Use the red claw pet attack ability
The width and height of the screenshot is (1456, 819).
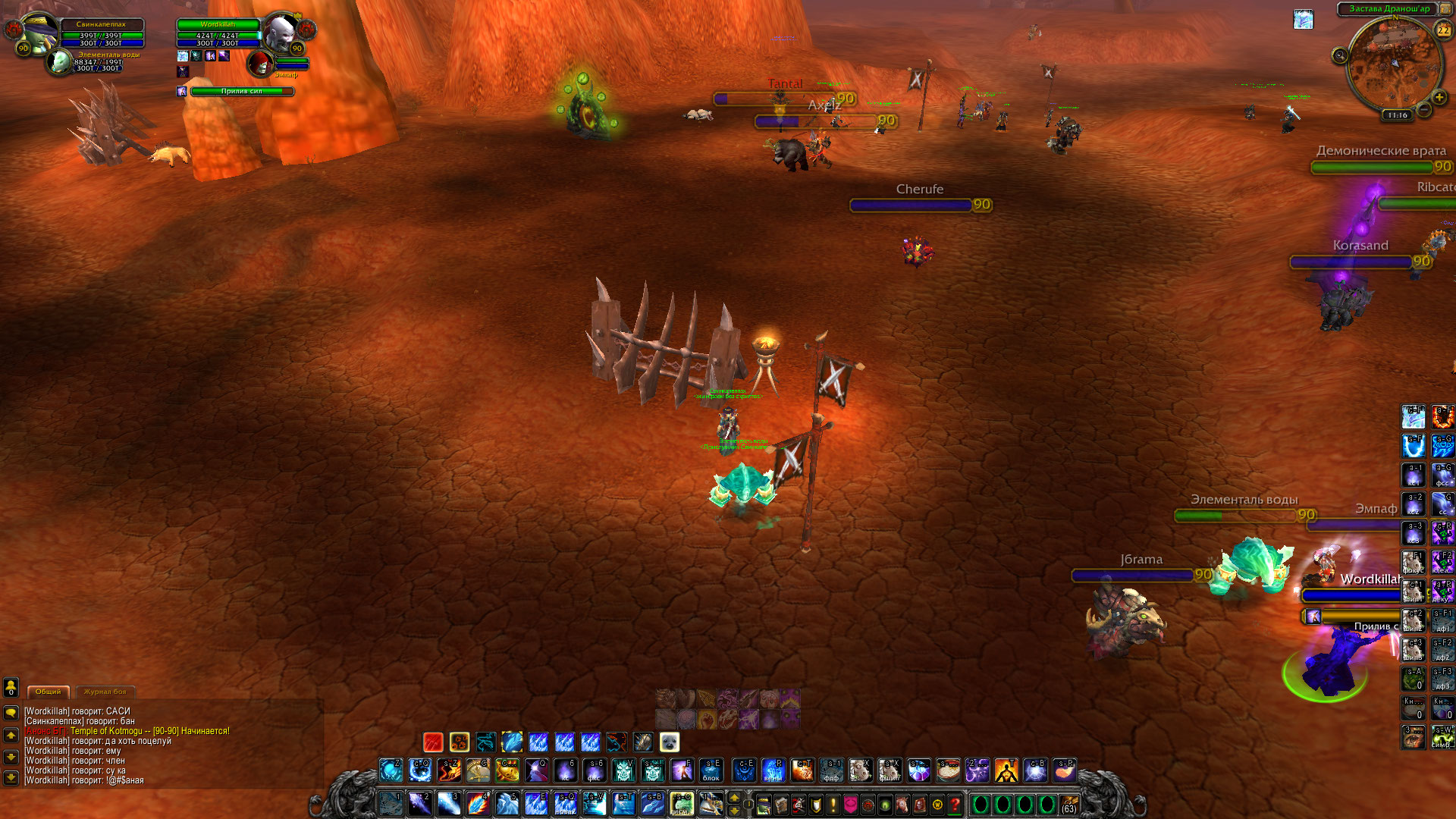click(433, 742)
